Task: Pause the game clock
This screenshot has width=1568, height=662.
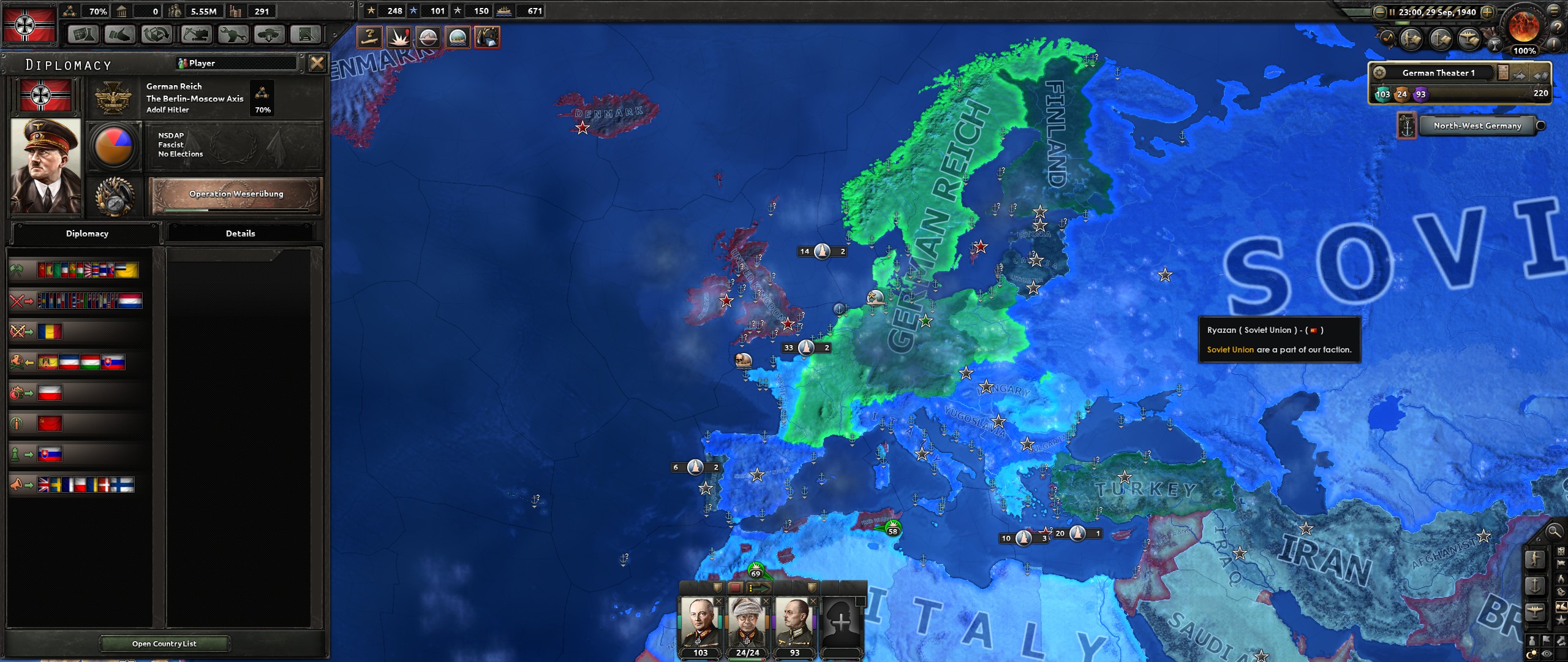Action: coord(1393,12)
